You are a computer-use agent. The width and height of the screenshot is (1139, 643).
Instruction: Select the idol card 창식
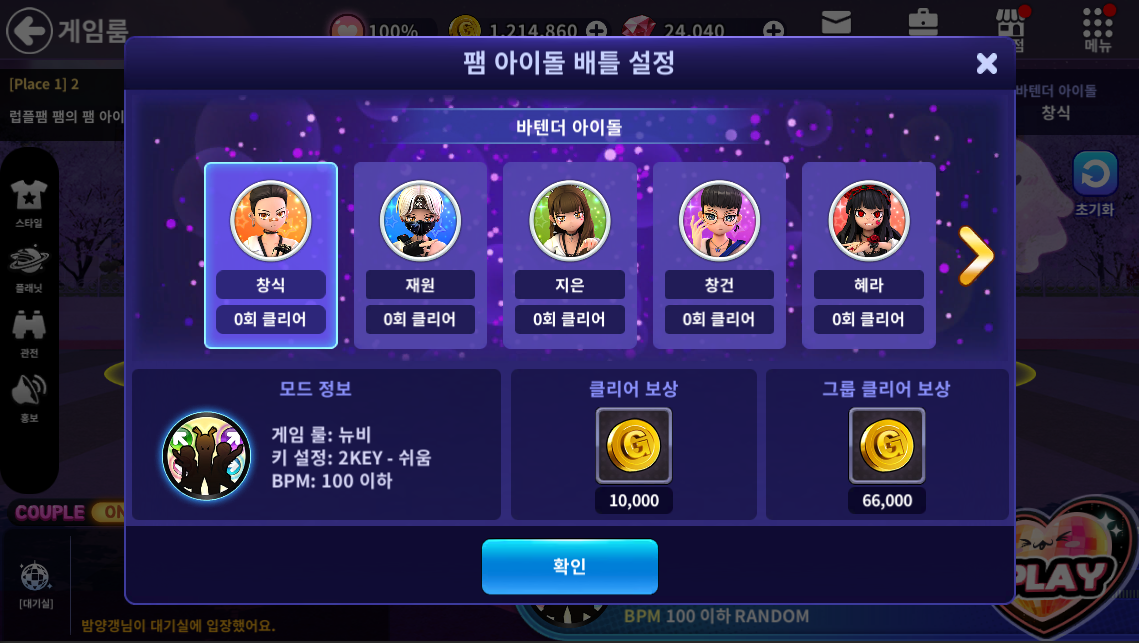pos(270,255)
